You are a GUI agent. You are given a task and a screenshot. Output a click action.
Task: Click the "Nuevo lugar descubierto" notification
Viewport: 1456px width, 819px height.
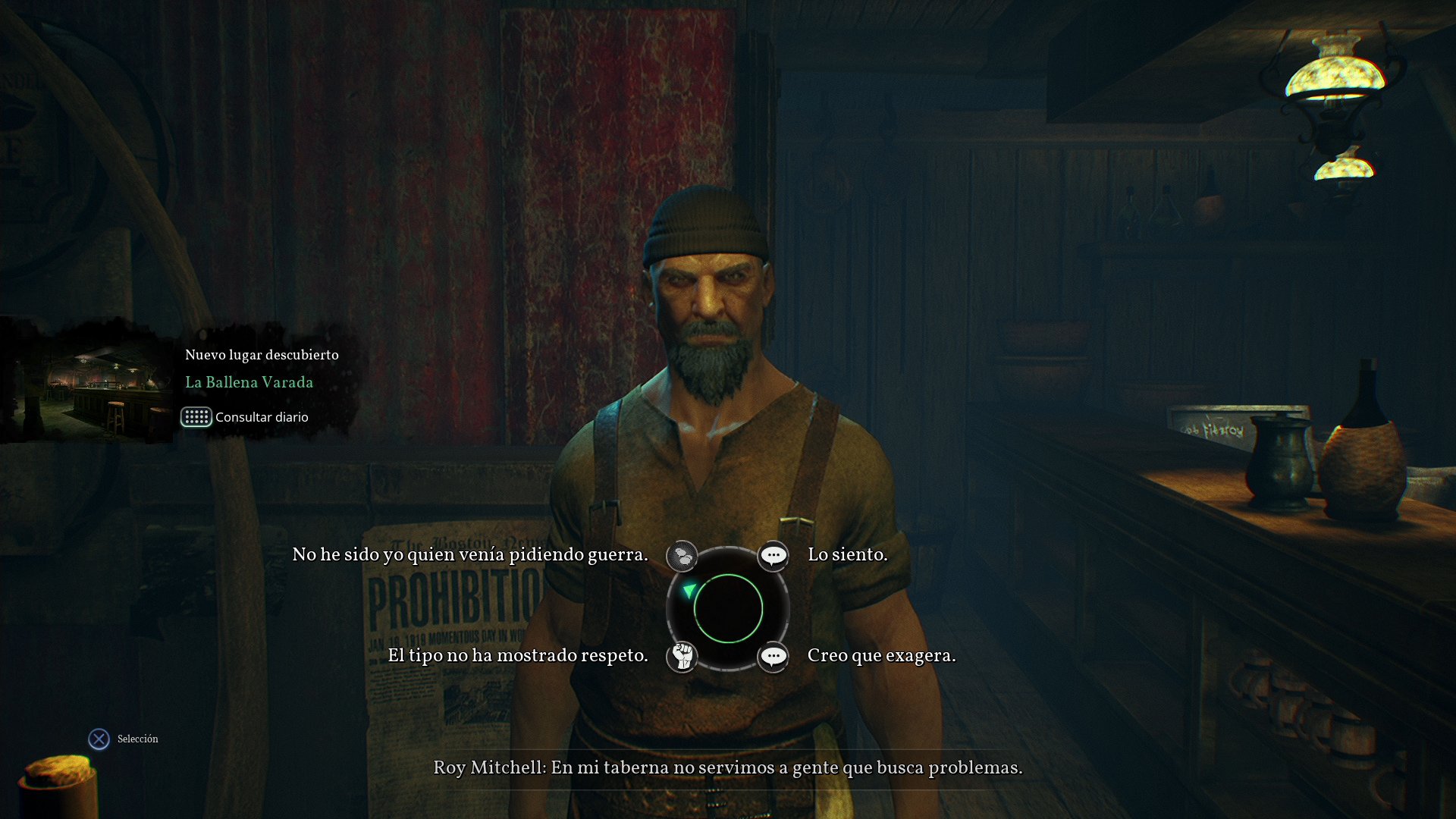click(x=261, y=354)
